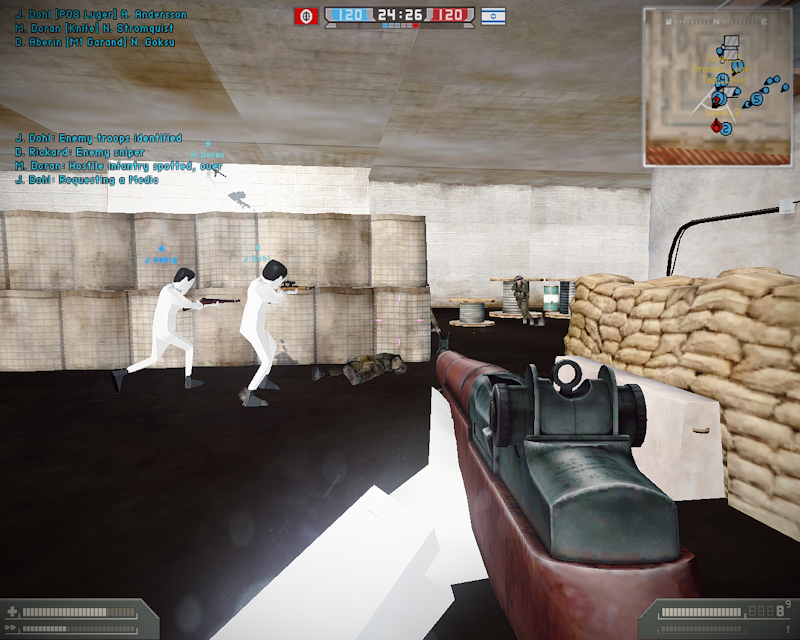Select the Israeli flag team icon

point(493,16)
